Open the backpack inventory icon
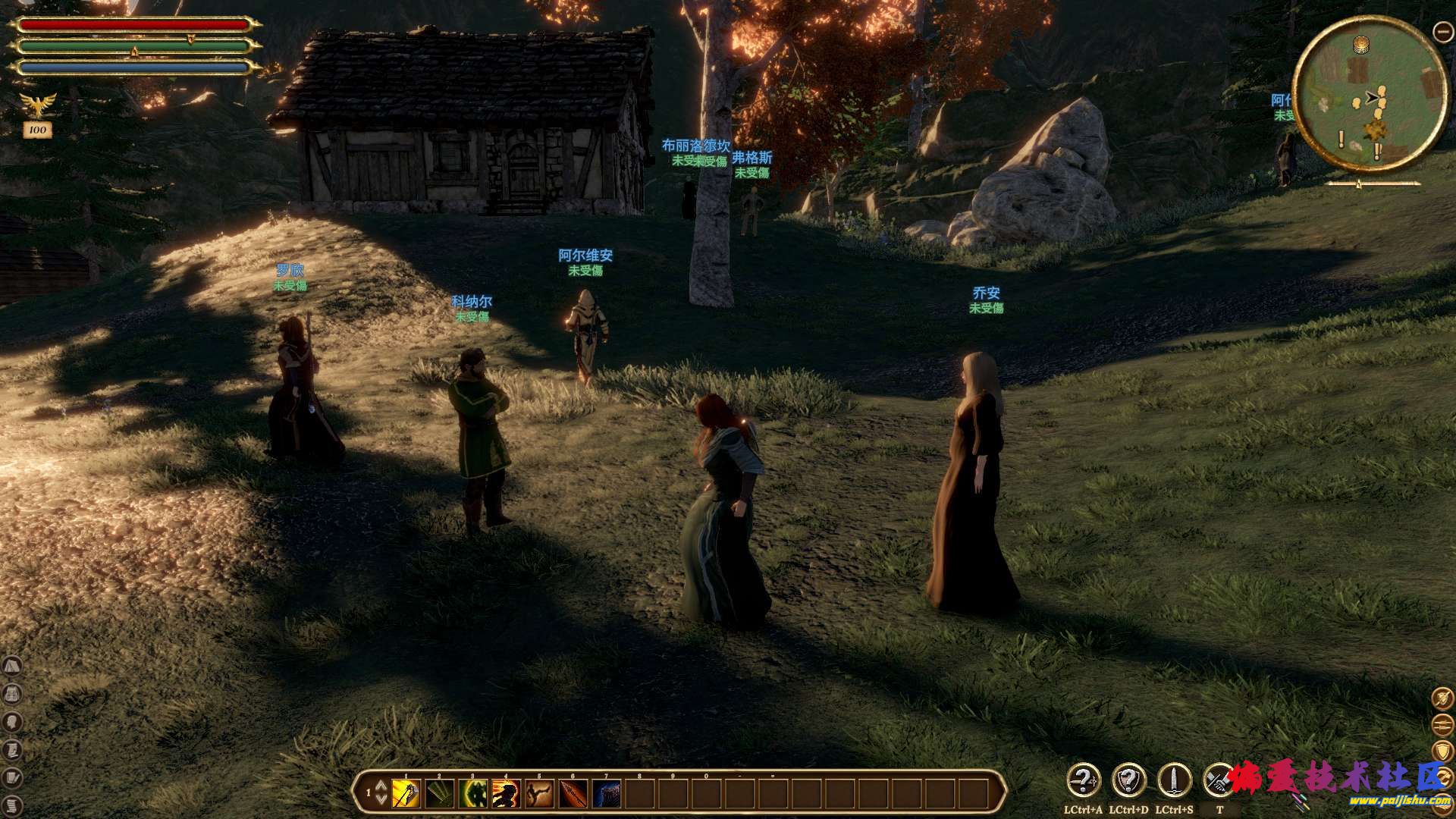This screenshot has width=1456, height=819. coord(12,694)
